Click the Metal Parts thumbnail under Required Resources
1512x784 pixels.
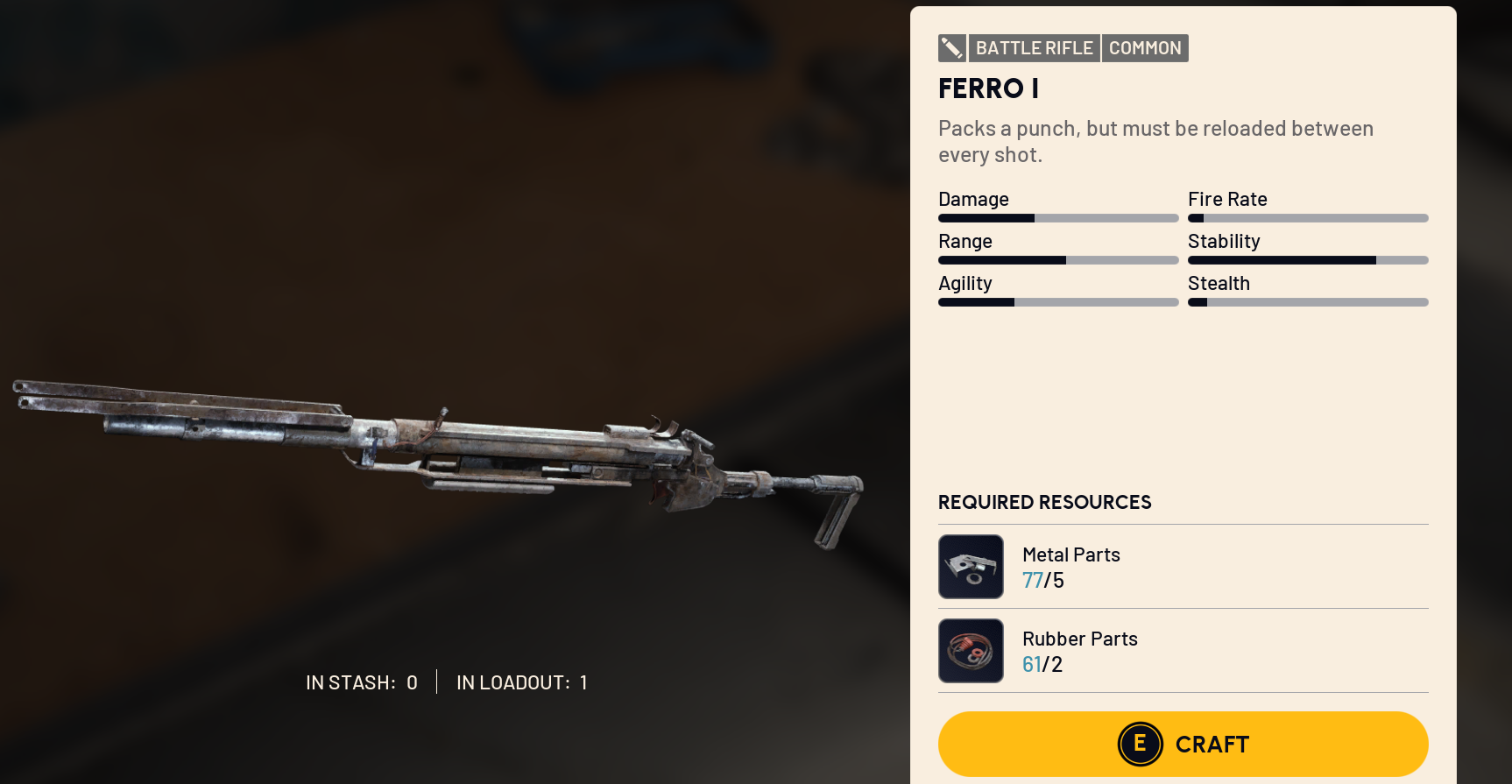971,567
